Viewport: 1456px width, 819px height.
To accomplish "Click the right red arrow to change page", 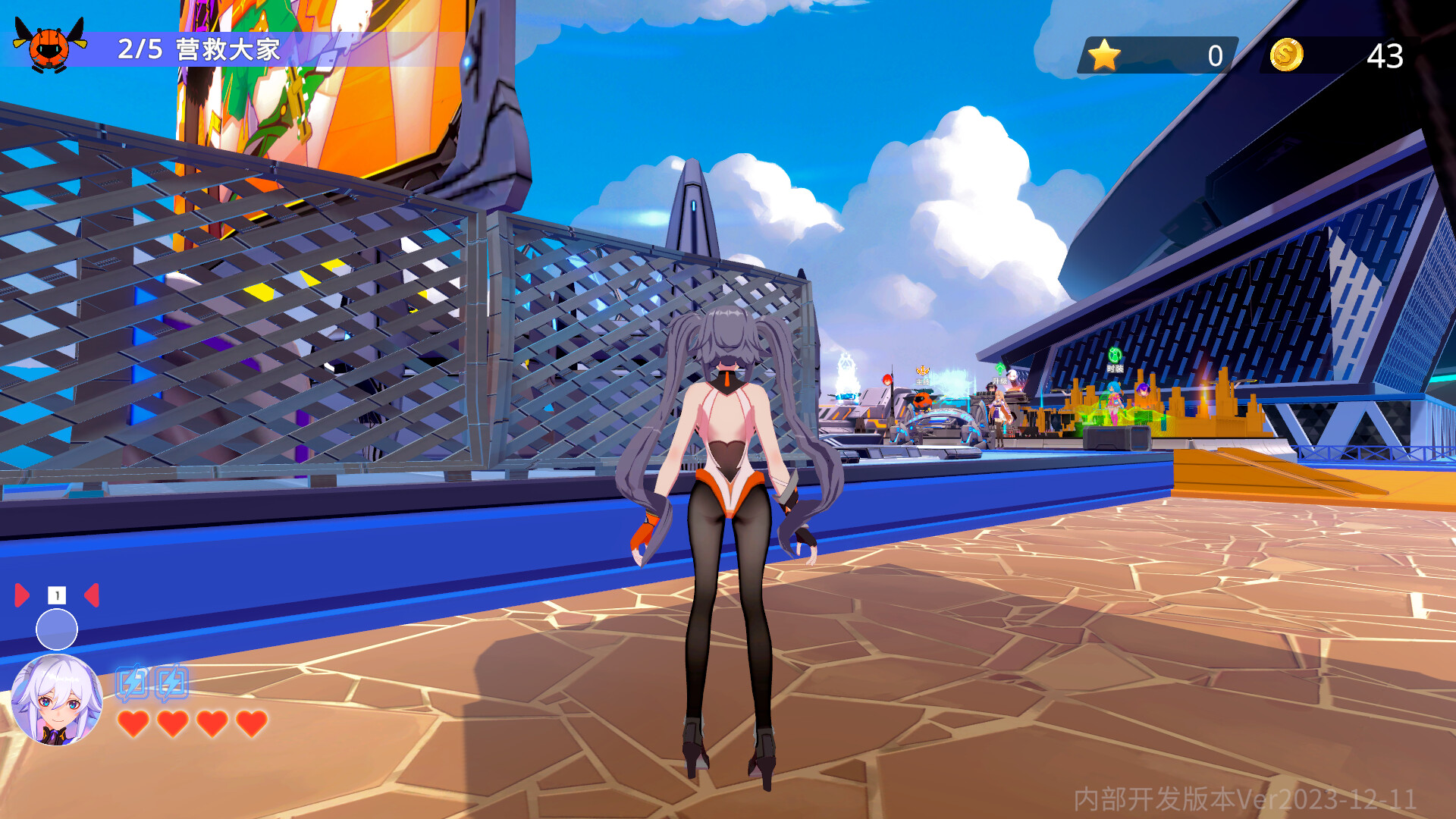I will click(x=91, y=595).
